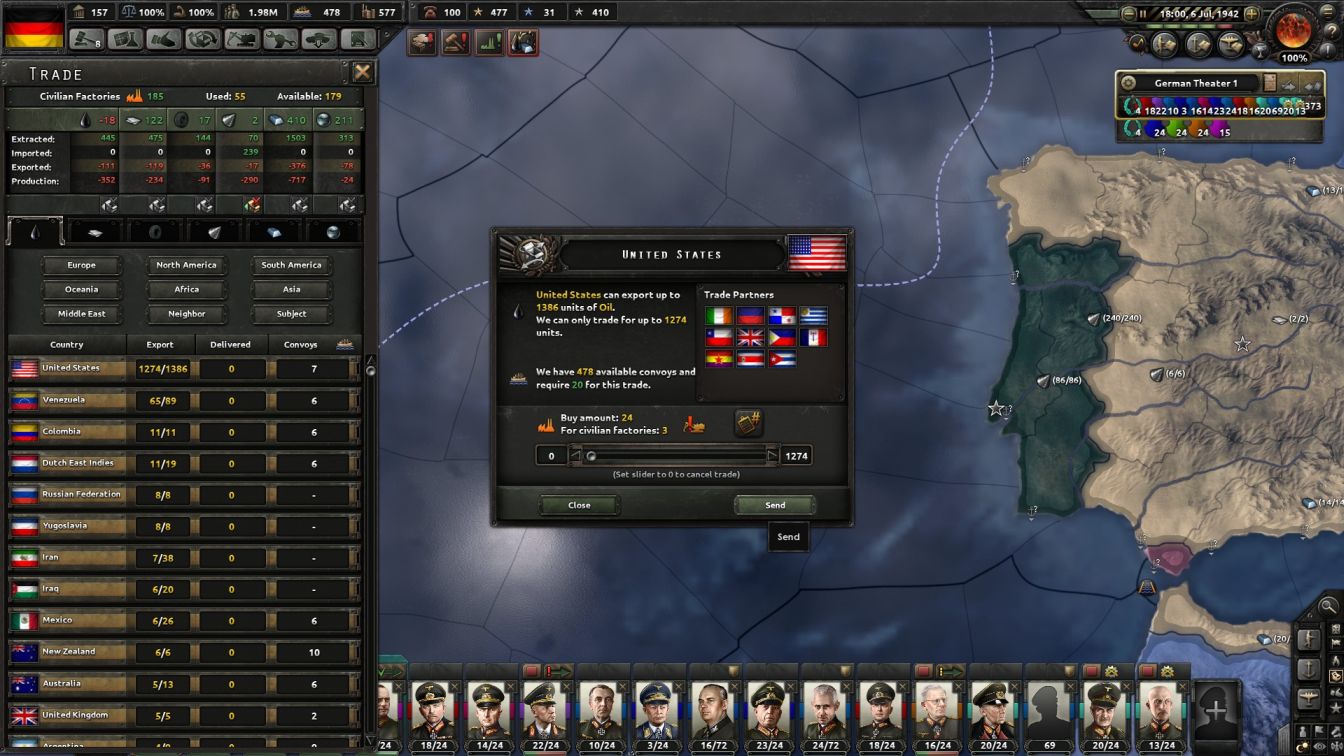Click the pause button next to the date
Viewport: 1344px width, 756px height.
(1143, 13)
